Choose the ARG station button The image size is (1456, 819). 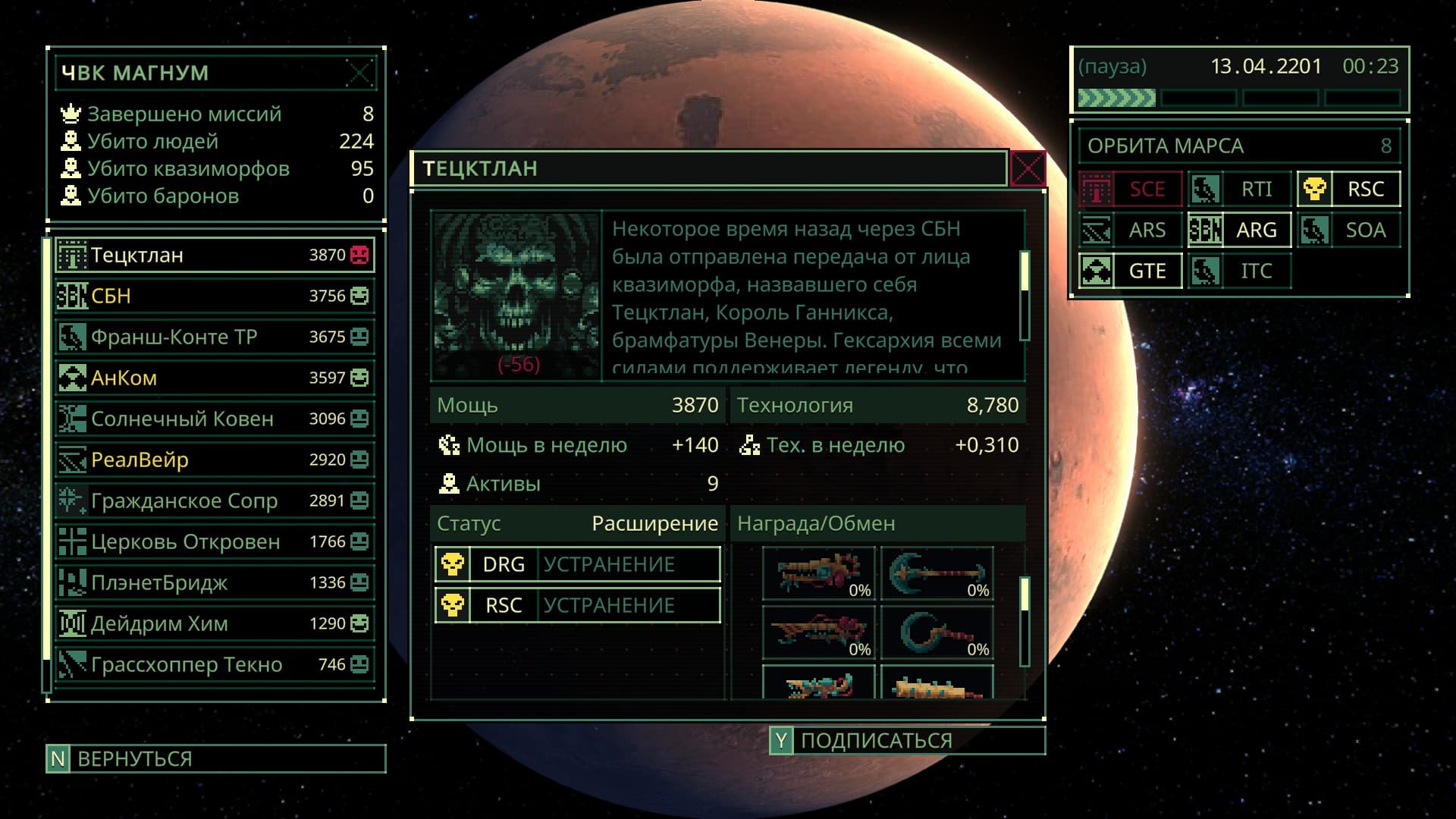pyautogui.click(x=1239, y=230)
